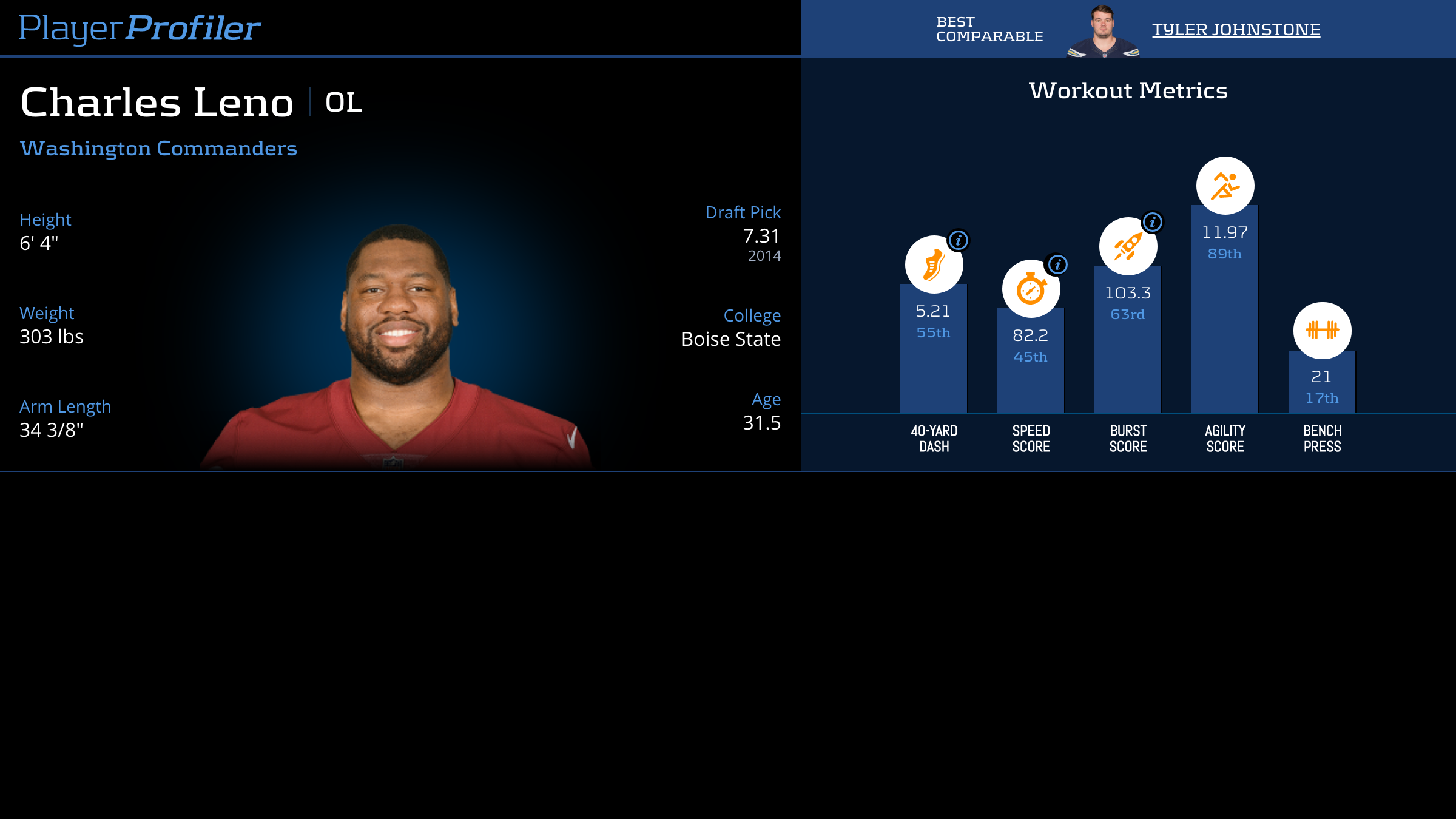Show info for the Burst Score metric
Screen dimensions: 1456x819
tap(1153, 222)
